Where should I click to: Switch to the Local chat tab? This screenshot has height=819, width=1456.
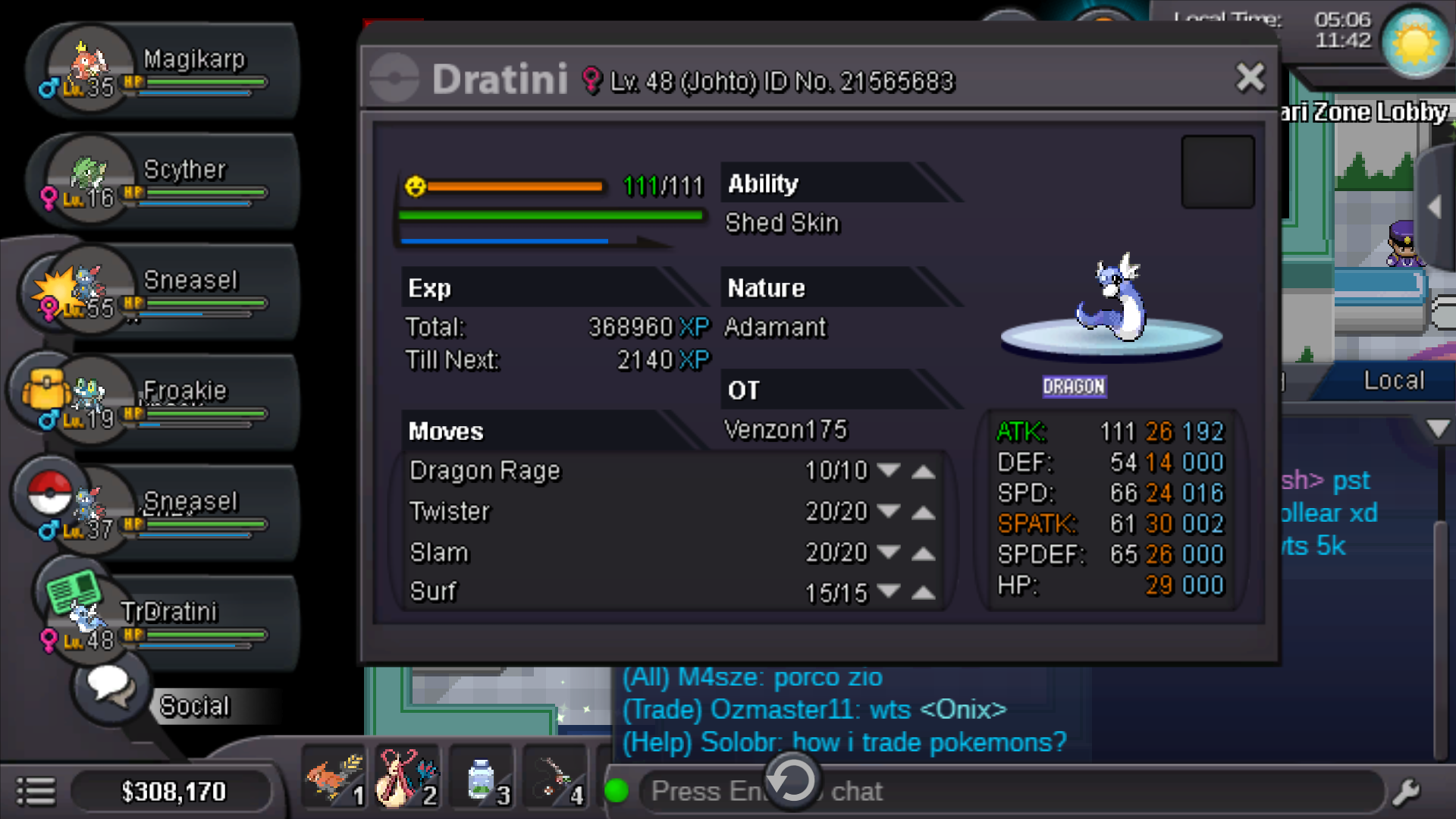pos(1393,381)
